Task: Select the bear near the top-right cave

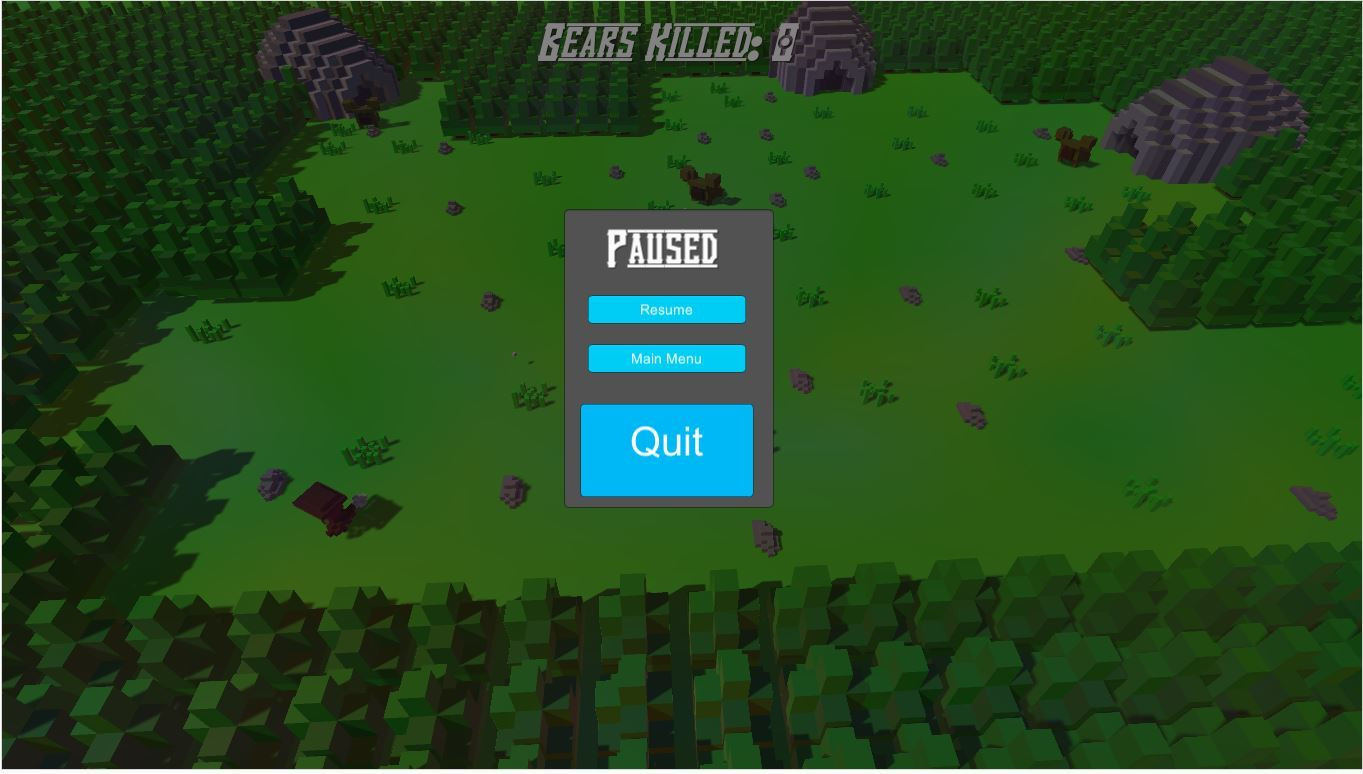Action: click(1074, 148)
